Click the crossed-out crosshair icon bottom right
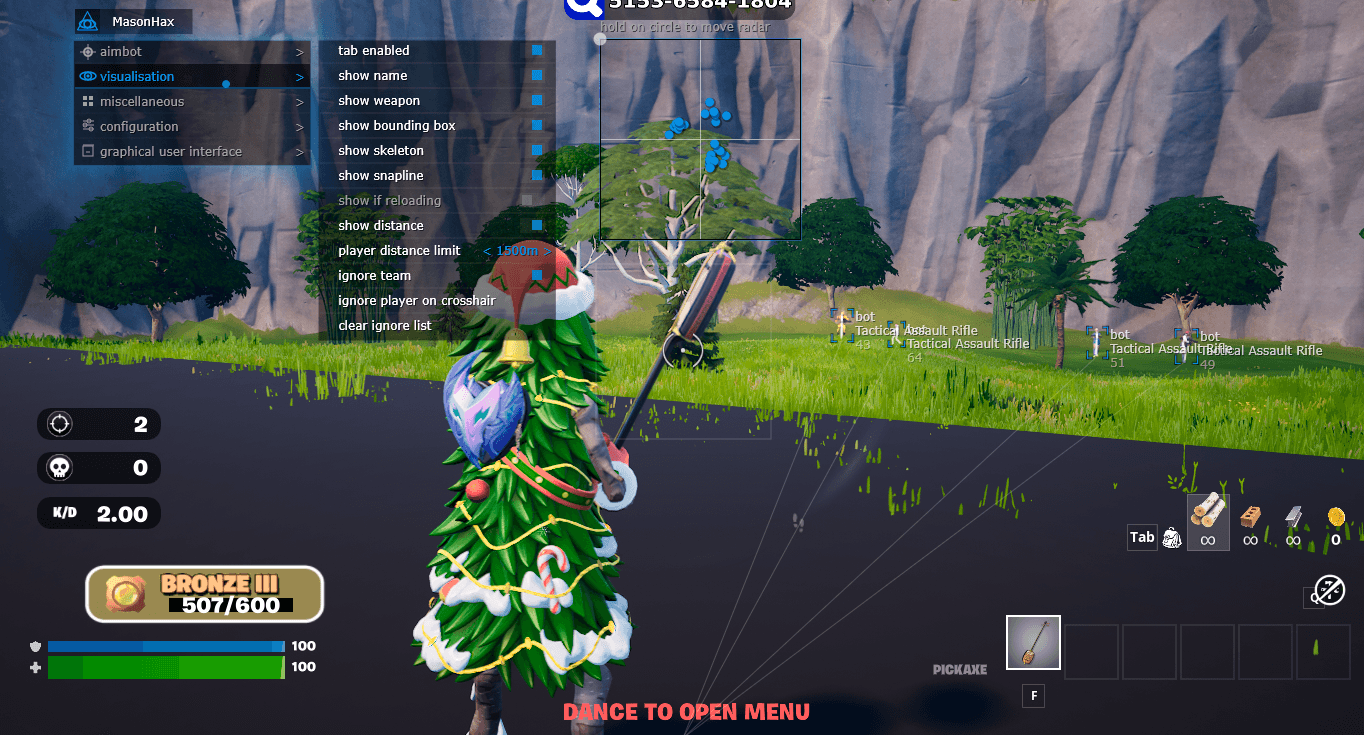 point(1329,591)
